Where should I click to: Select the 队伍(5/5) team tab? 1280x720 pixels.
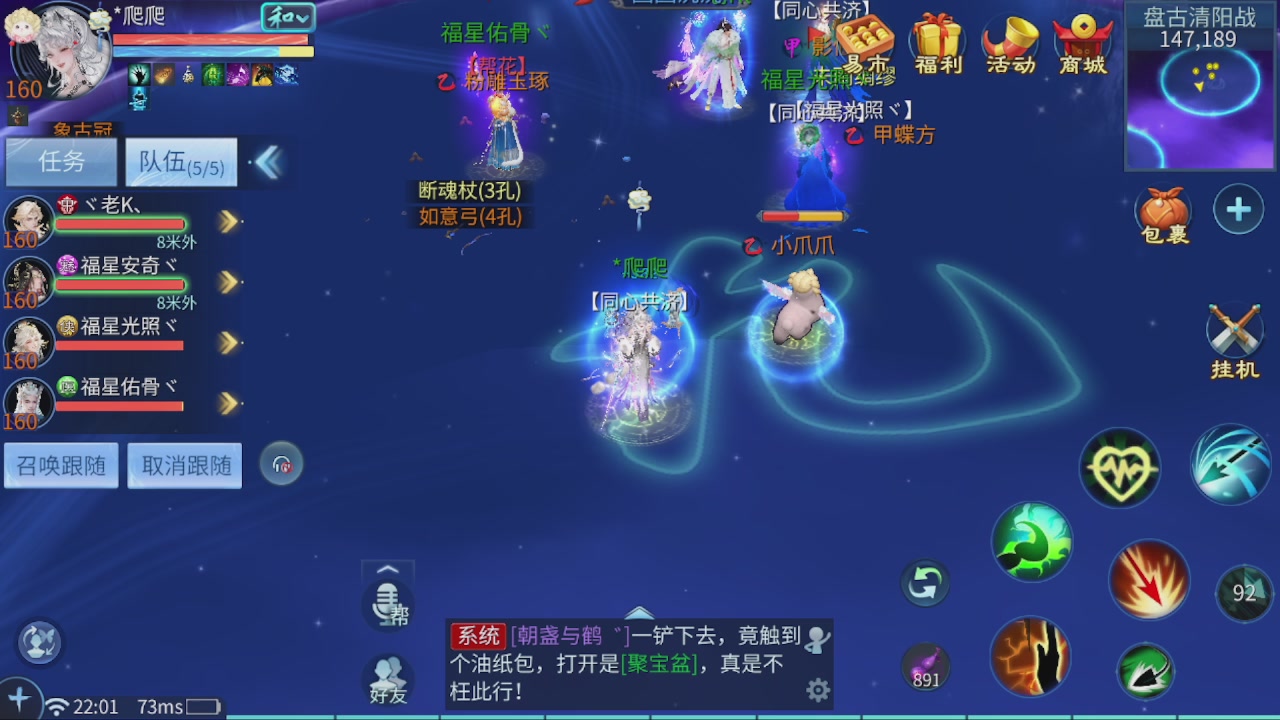(181, 161)
